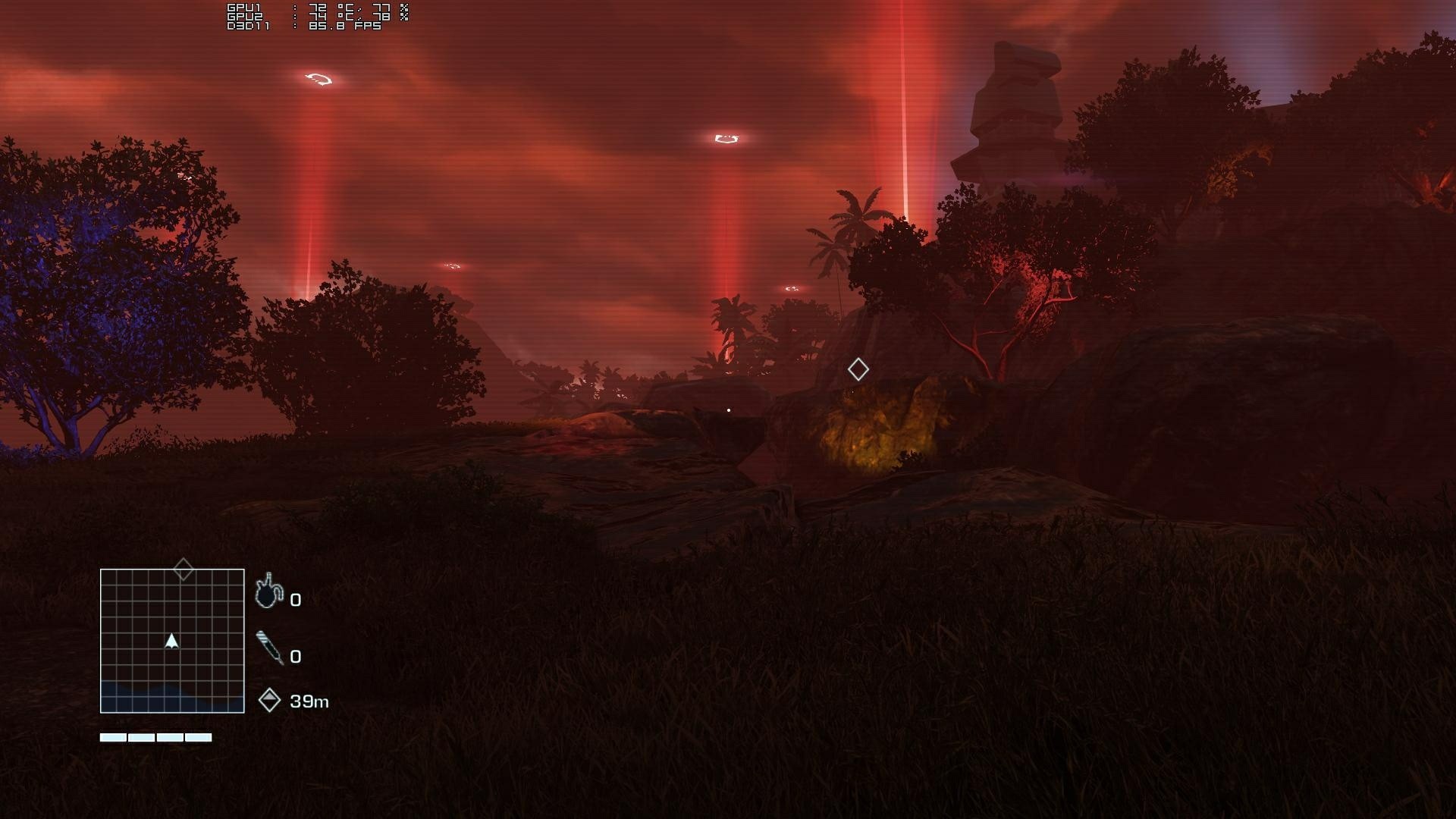
Task: Expand the 39m distance indicator
Action: pos(296,701)
